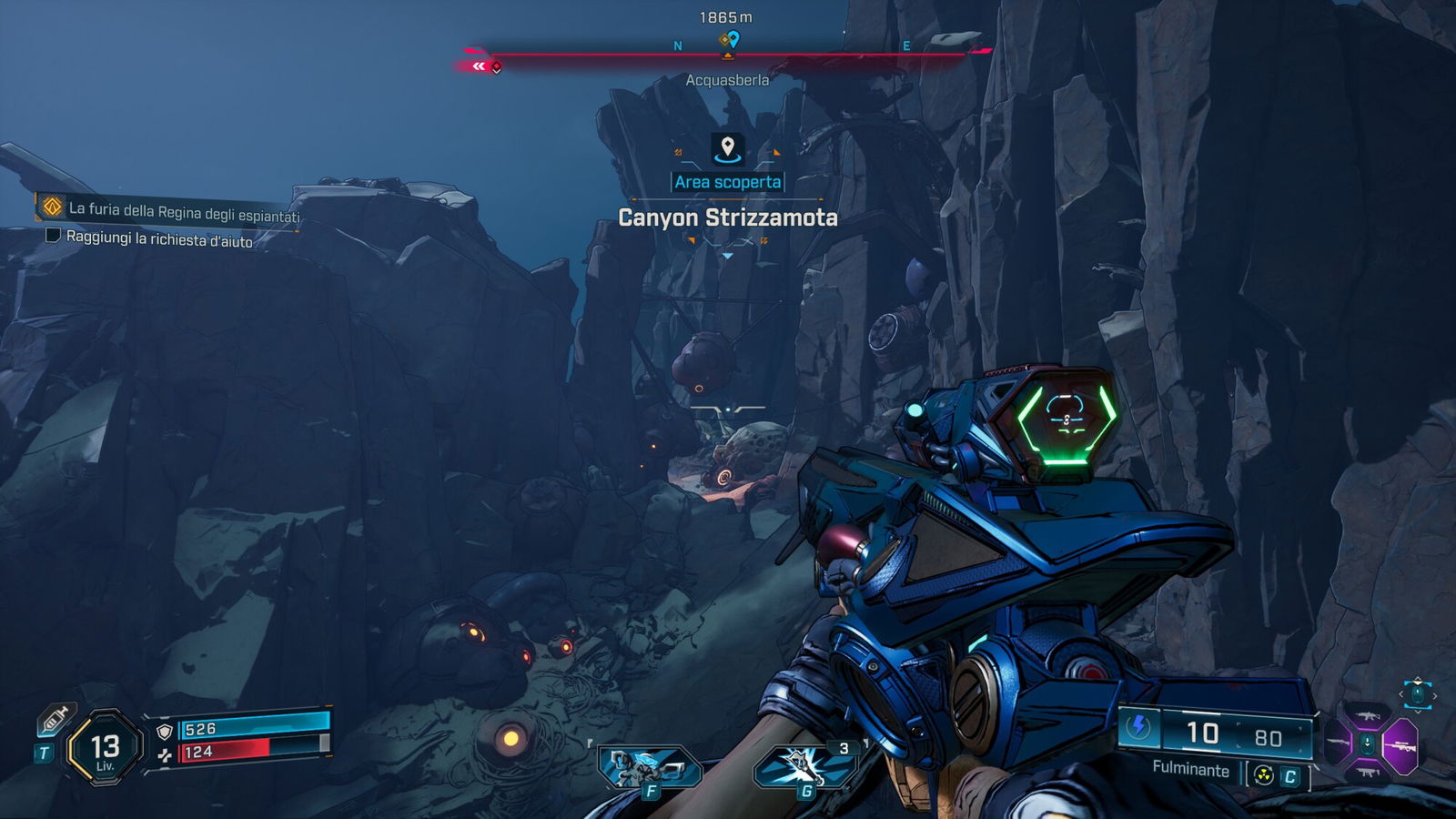Tick the Raggiungi la richiesta d'aiuto objective checkbox
Screen dimensions: 1456x819
tap(53, 236)
